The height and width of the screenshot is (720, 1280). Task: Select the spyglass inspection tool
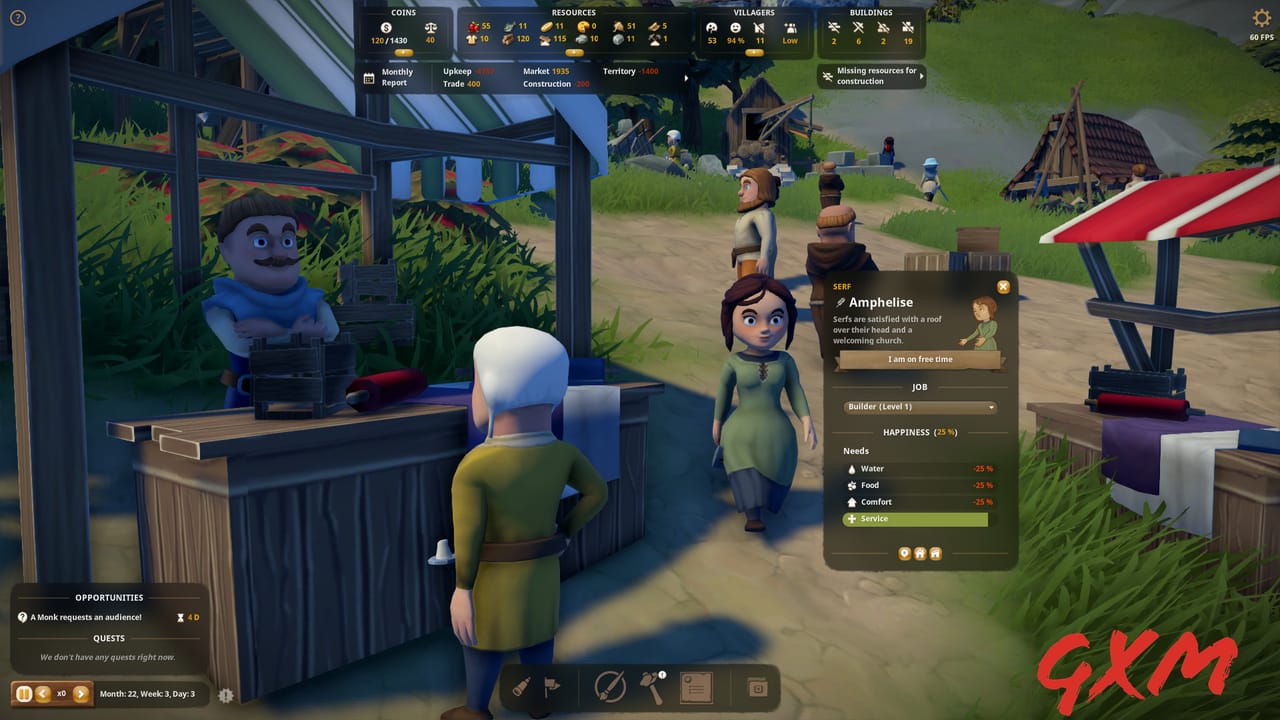(520, 687)
